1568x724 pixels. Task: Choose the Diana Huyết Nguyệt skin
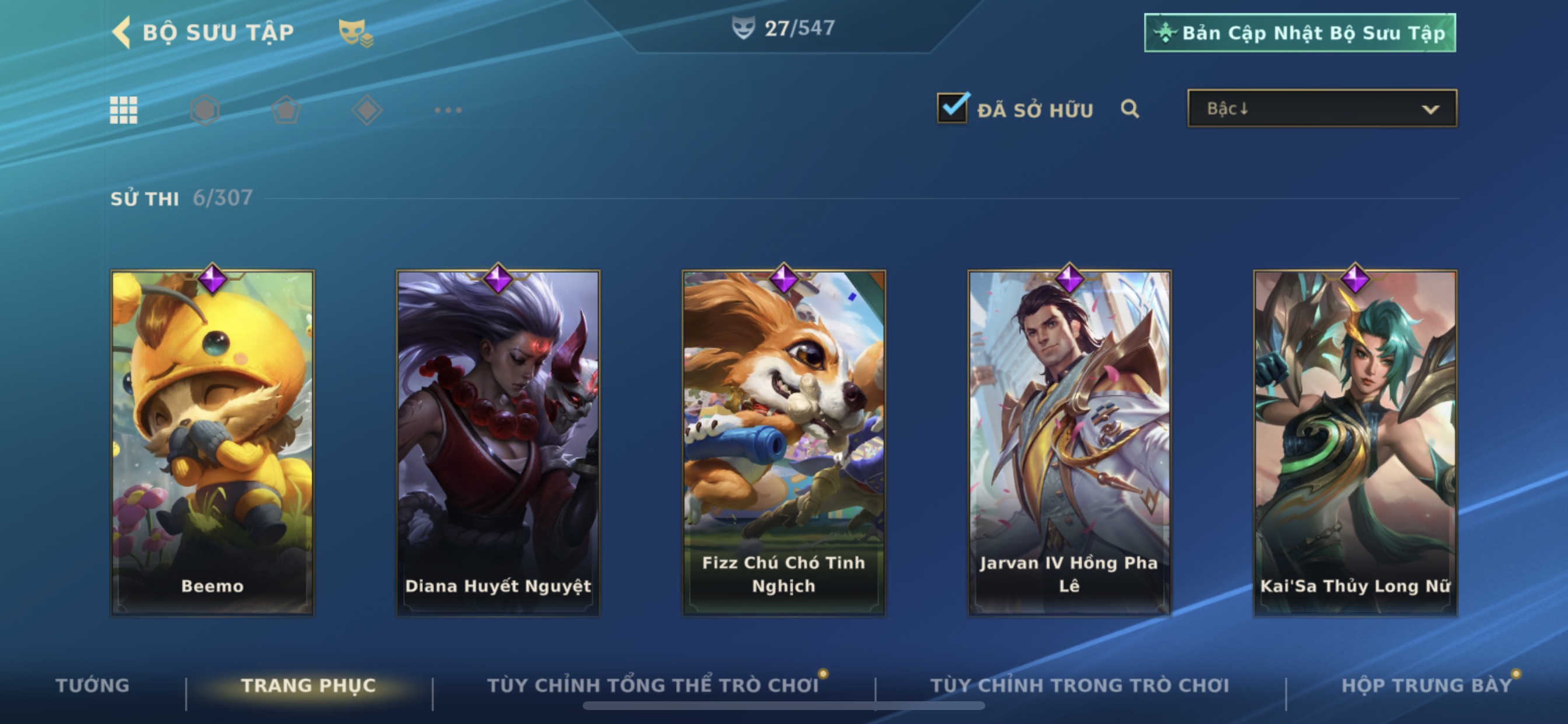pos(498,442)
